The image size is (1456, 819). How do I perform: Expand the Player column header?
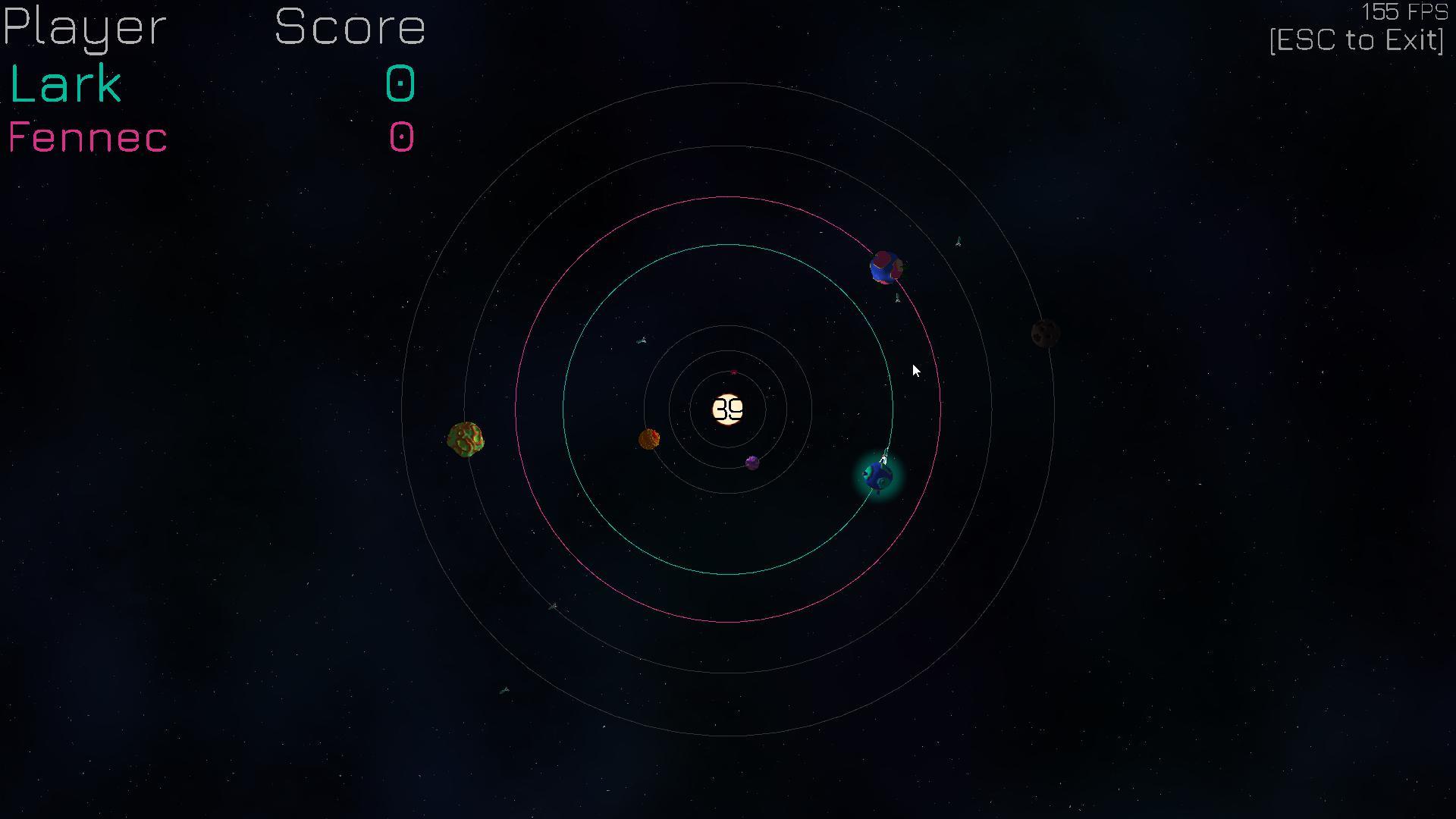click(x=83, y=29)
